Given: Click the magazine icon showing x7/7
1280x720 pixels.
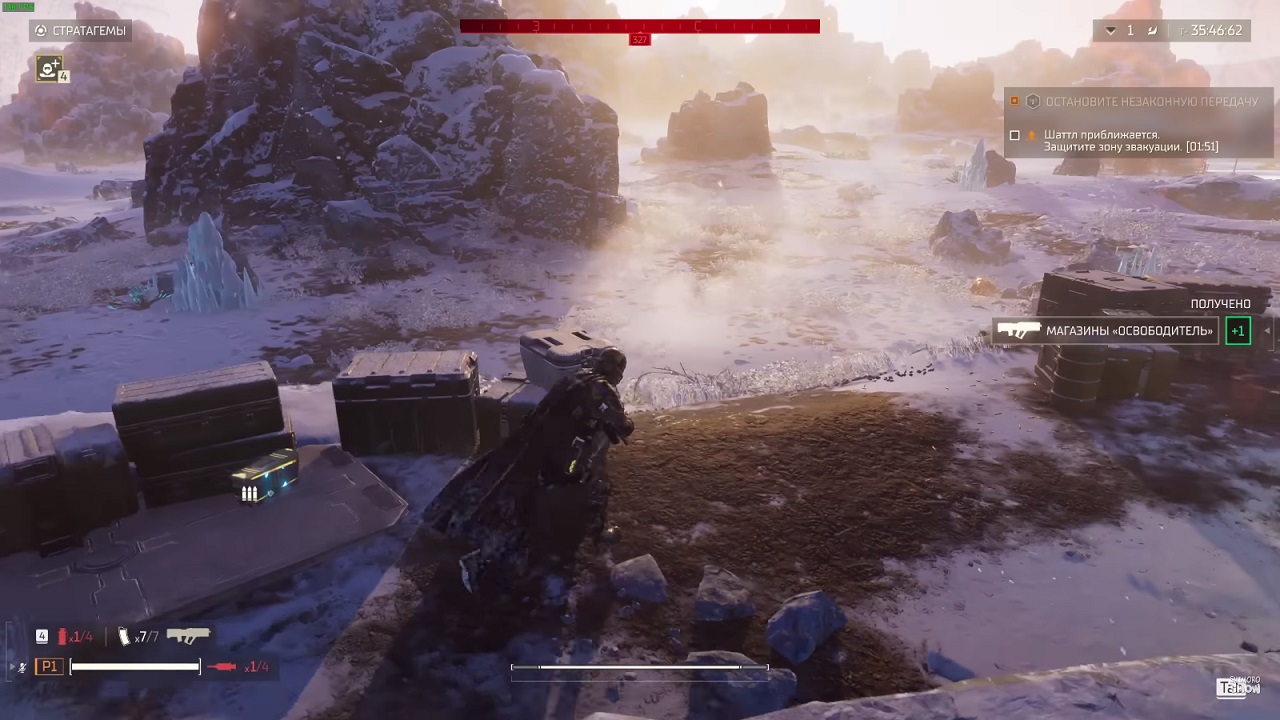Looking at the screenshot, I should pos(123,636).
